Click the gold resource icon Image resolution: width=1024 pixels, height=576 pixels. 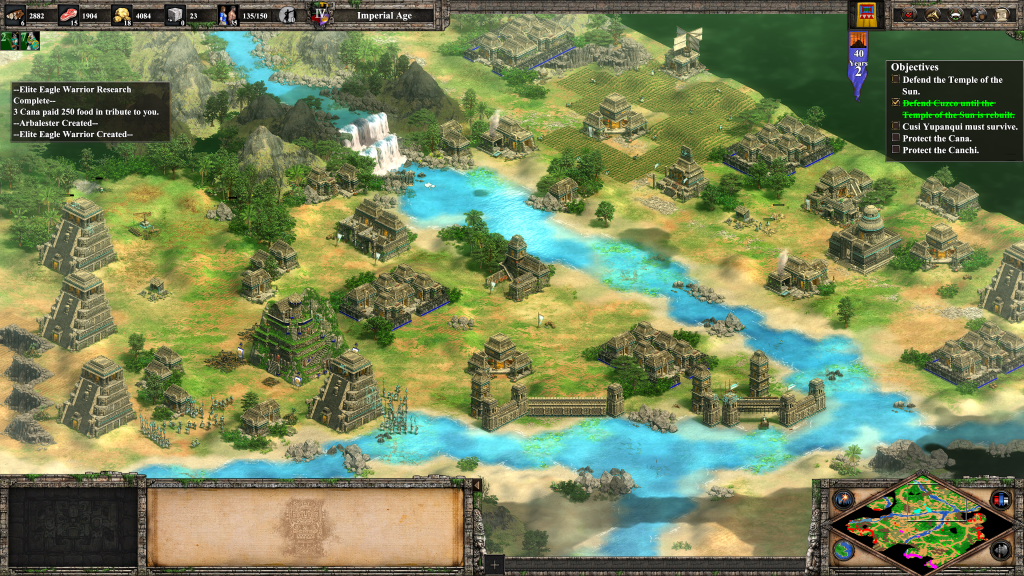(123, 14)
